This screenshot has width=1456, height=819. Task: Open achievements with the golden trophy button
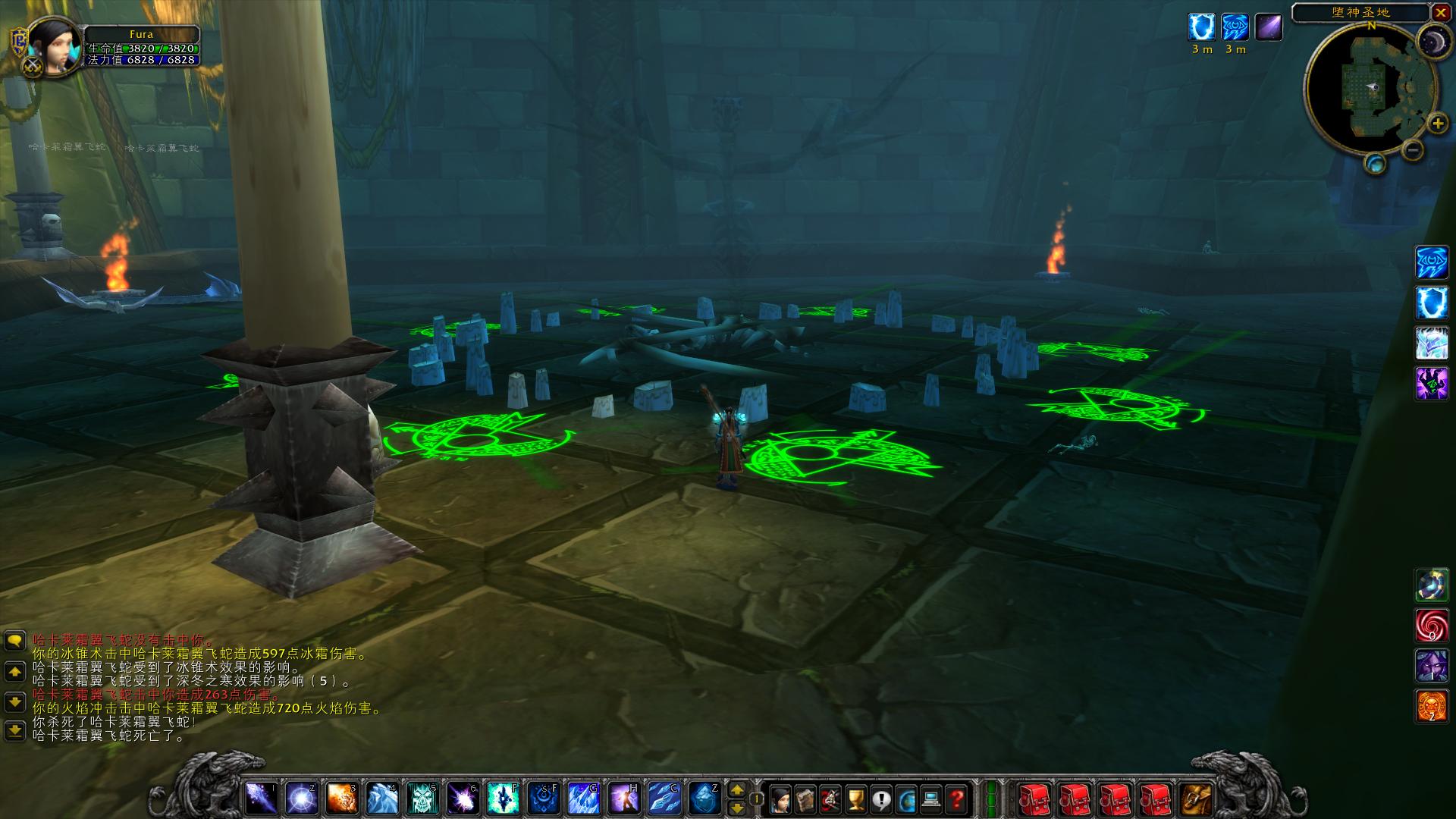click(855, 798)
